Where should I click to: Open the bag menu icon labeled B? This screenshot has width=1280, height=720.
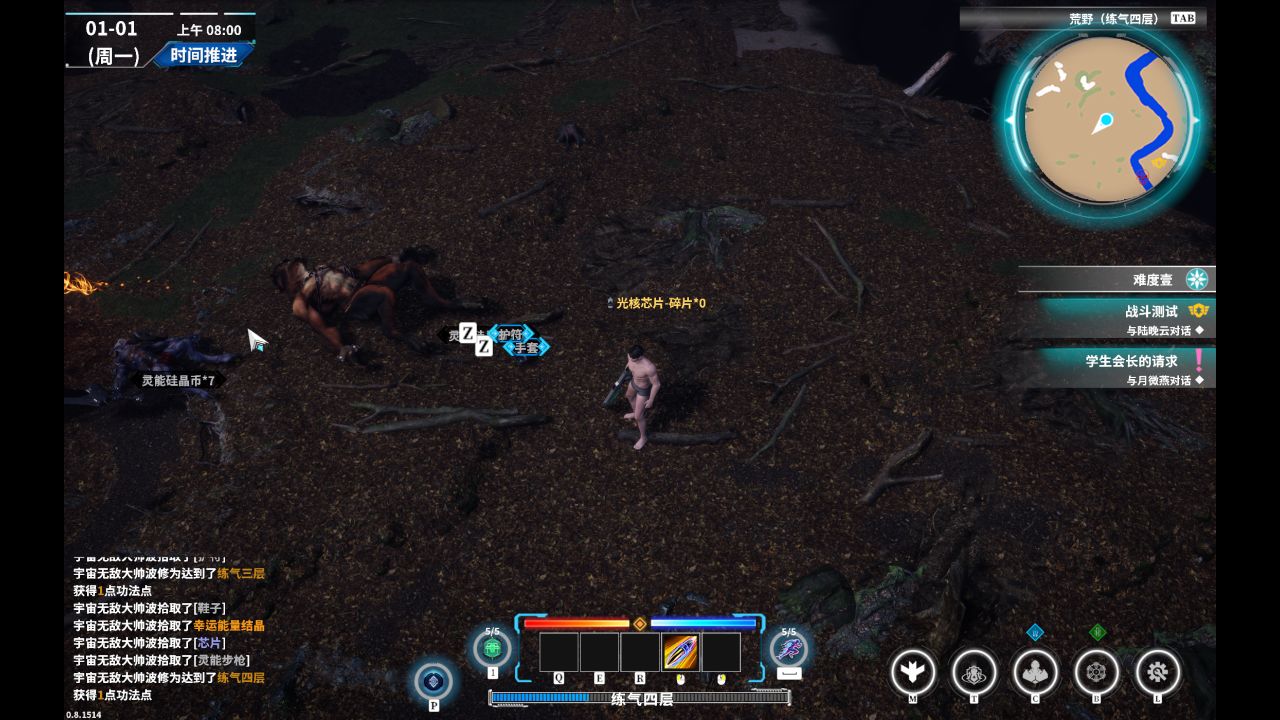click(x=1097, y=672)
